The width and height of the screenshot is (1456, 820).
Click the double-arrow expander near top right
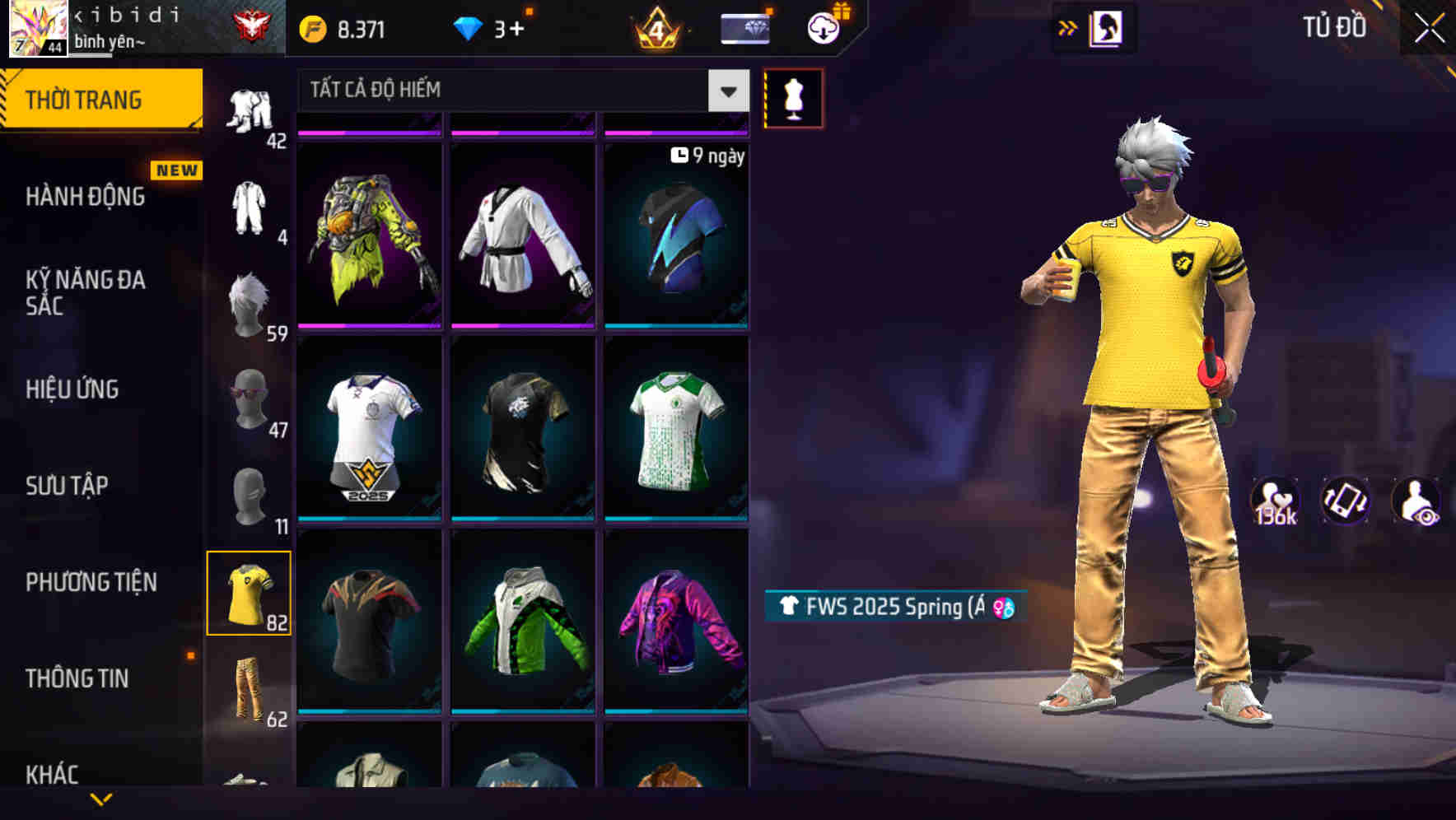point(1068,26)
